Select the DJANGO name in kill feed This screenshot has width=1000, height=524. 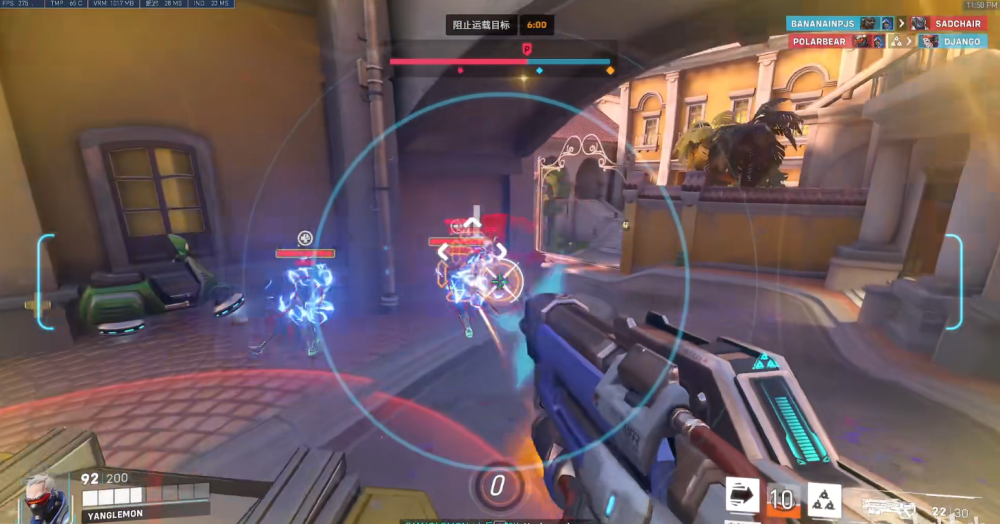[963, 41]
